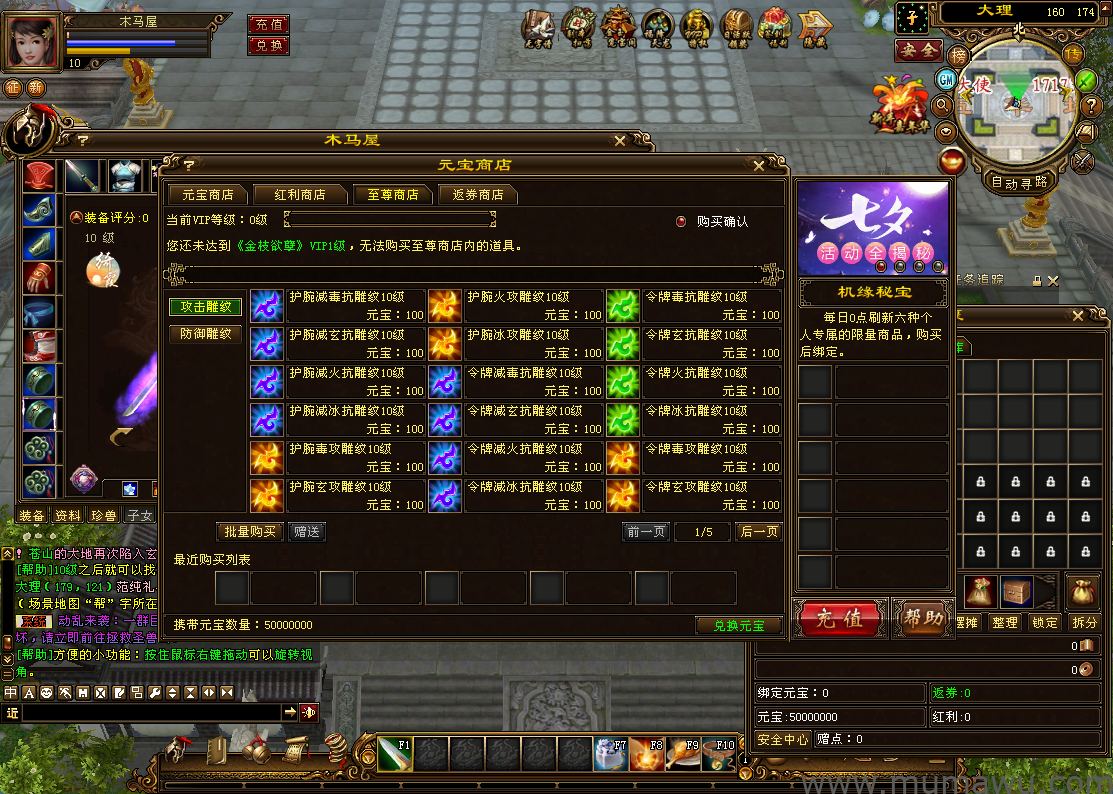Toggle the 购买确认 option
The height and width of the screenshot is (794, 1113).
[682, 221]
